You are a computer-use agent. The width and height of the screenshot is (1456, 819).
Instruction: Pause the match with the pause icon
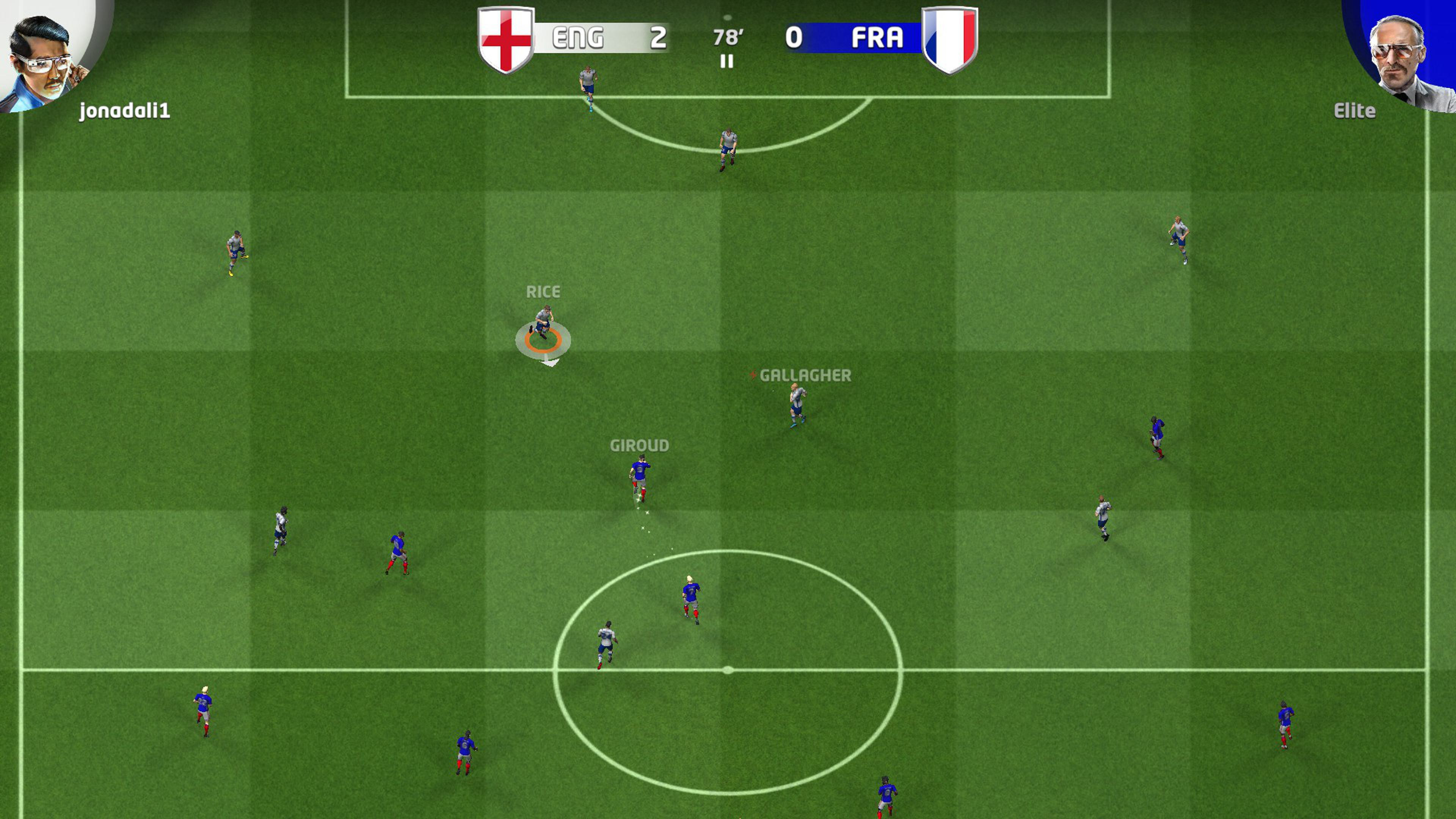coord(727,61)
